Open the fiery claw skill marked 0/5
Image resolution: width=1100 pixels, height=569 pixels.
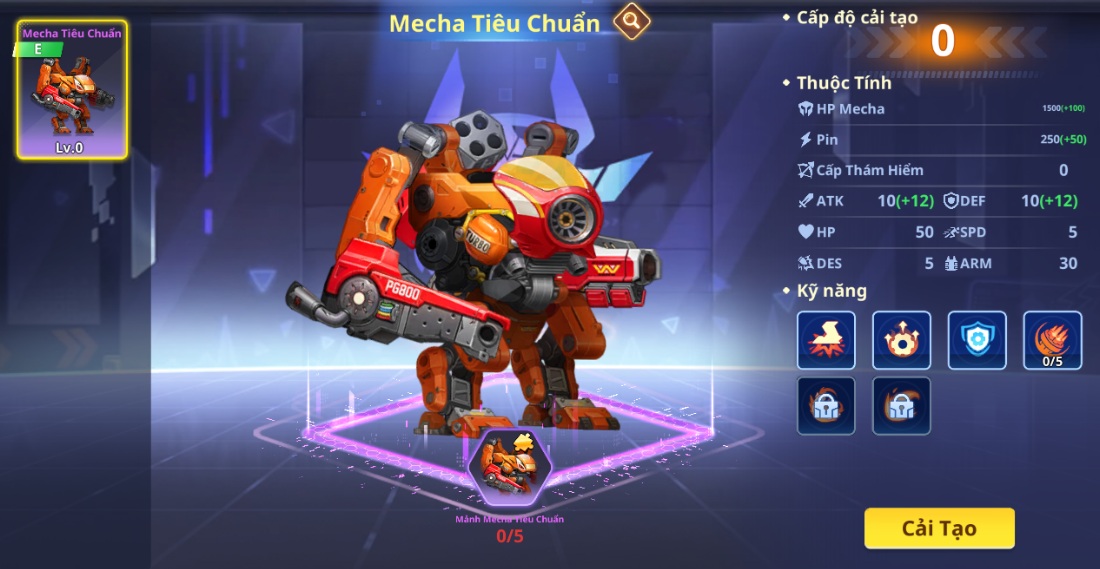click(1052, 340)
